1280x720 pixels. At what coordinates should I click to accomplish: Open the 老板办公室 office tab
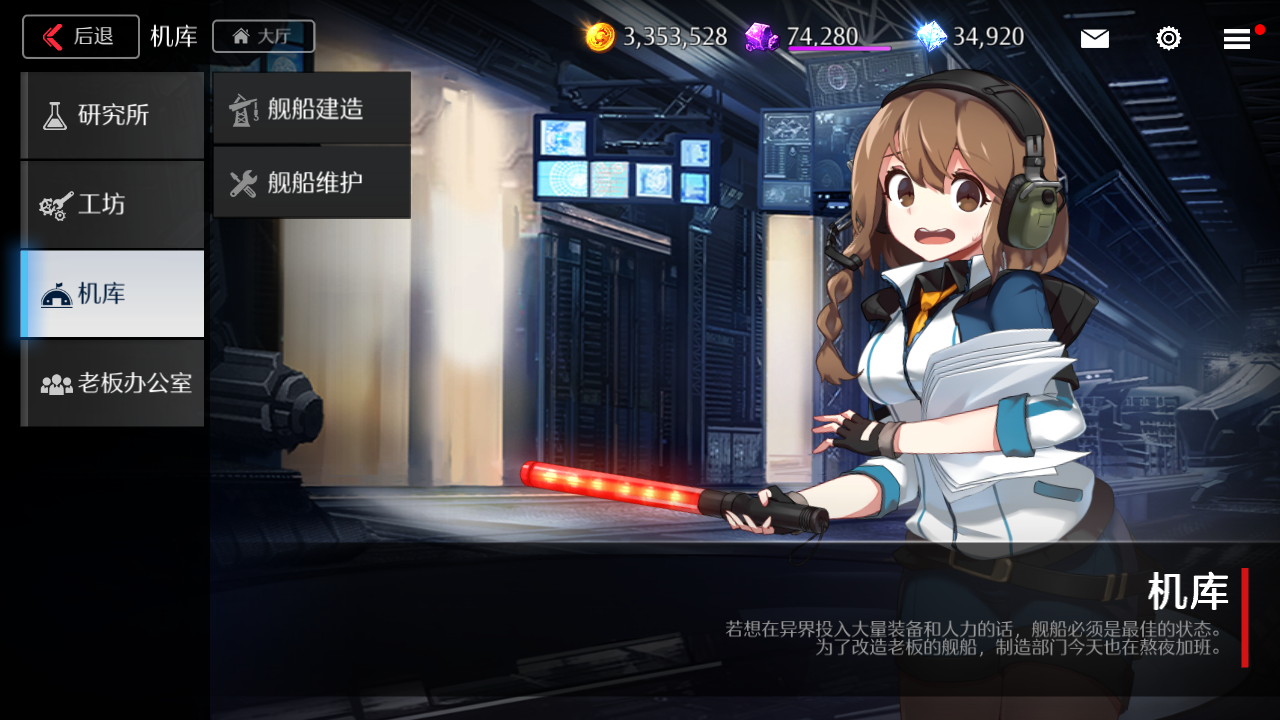113,383
